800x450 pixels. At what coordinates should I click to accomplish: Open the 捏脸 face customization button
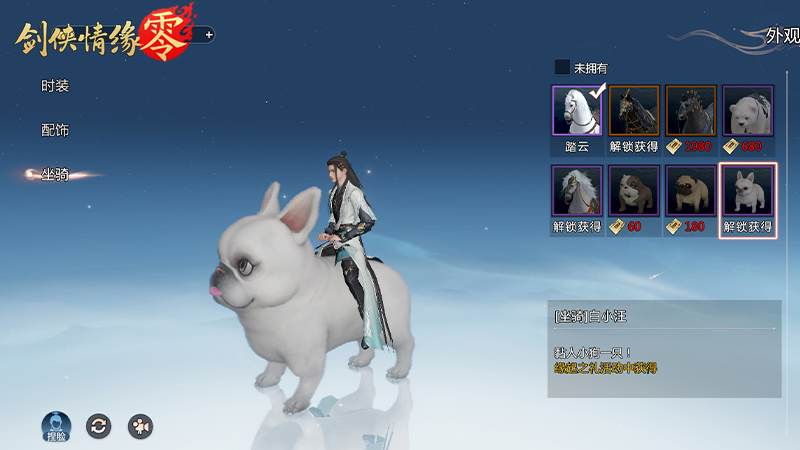[x=55, y=425]
